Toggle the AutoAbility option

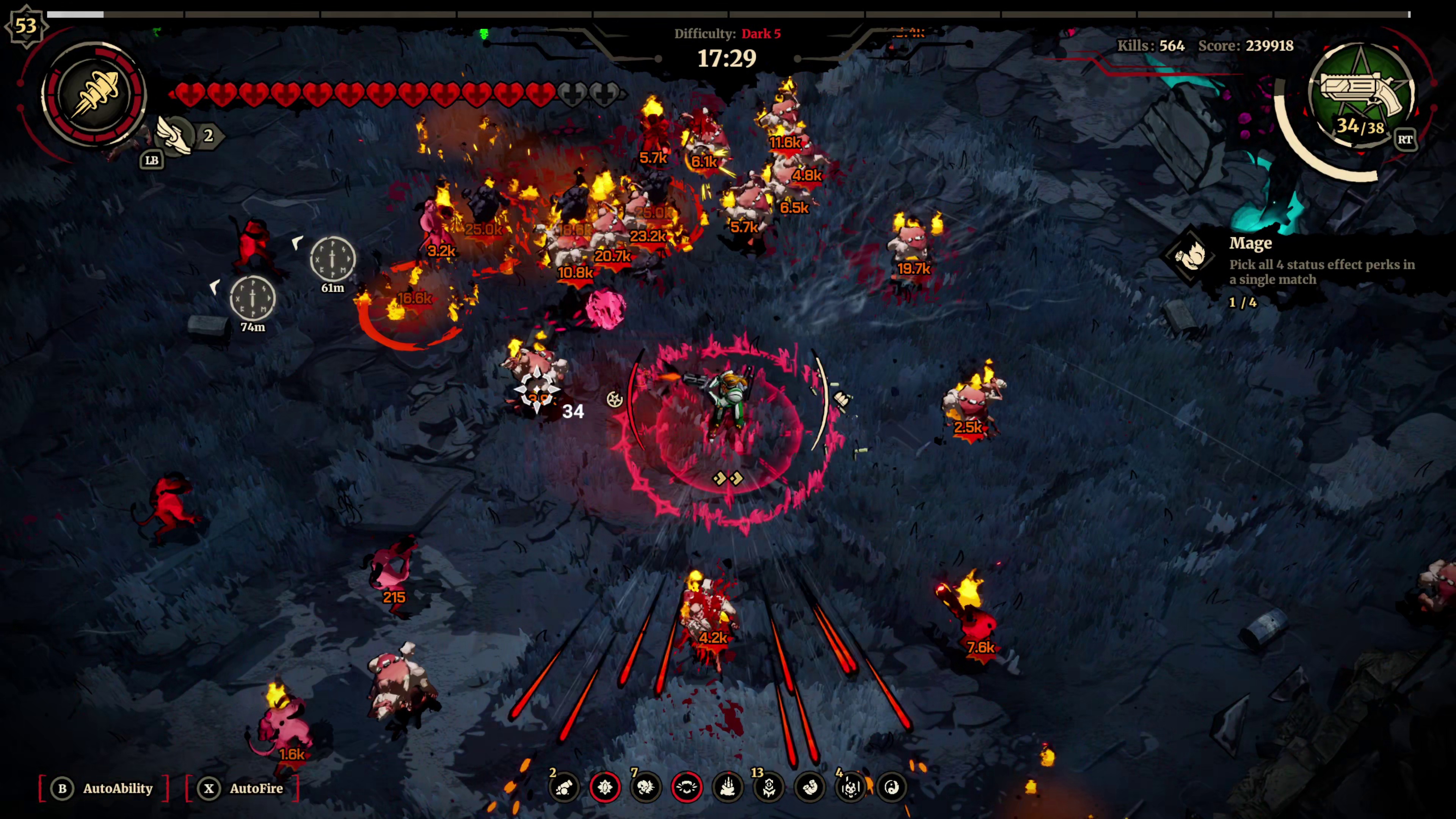(105, 788)
